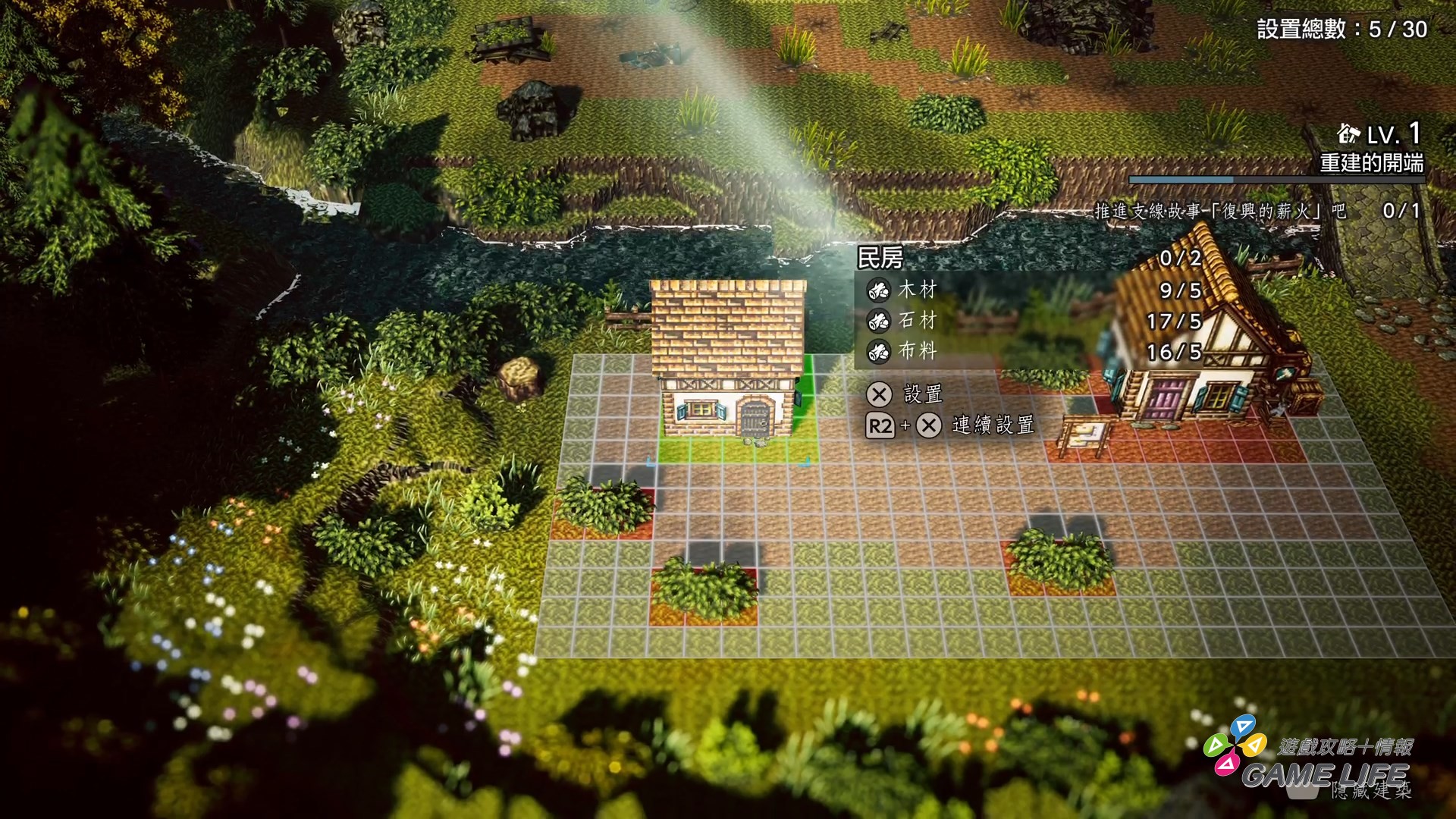Viewport: 1456px width, 819px height.
Task: Expand the 推進支線故事「復興的薪火」吧 objective
Action: [x=1213, y=212]
